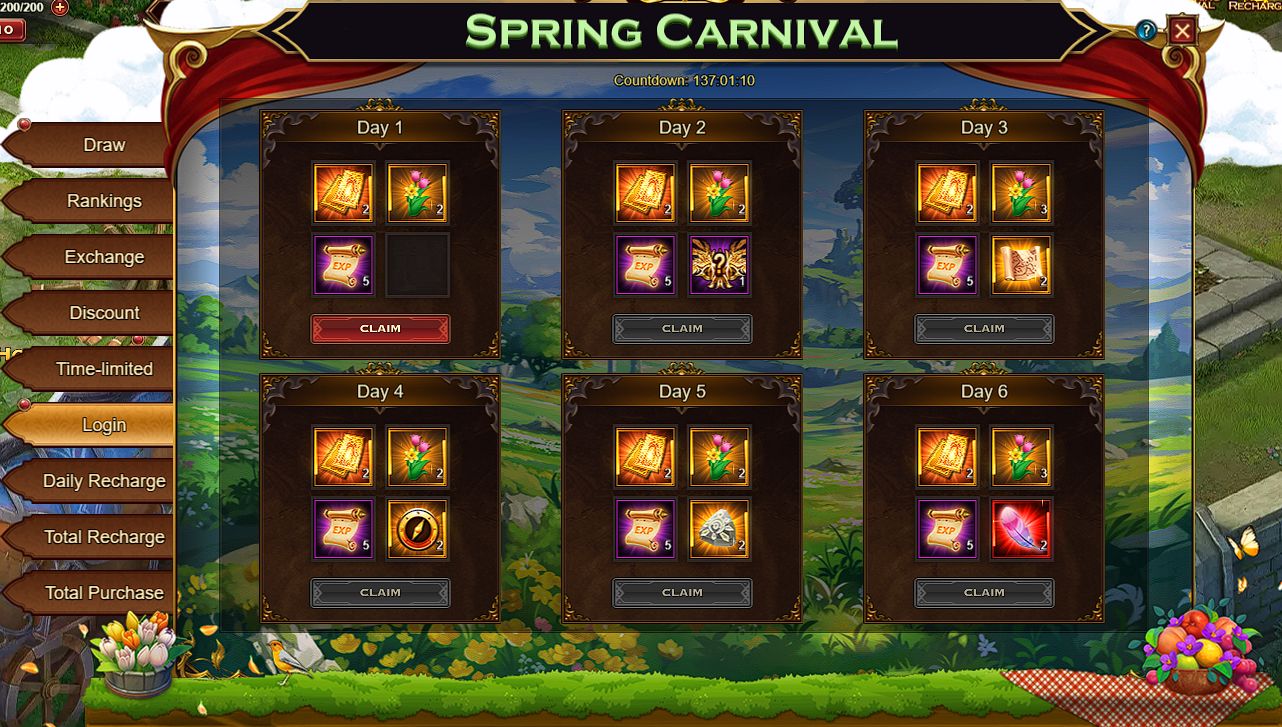Select the Time-limited tab
Image resolution: width=1282 pixels, height=727 pixels.
[104, 369]
